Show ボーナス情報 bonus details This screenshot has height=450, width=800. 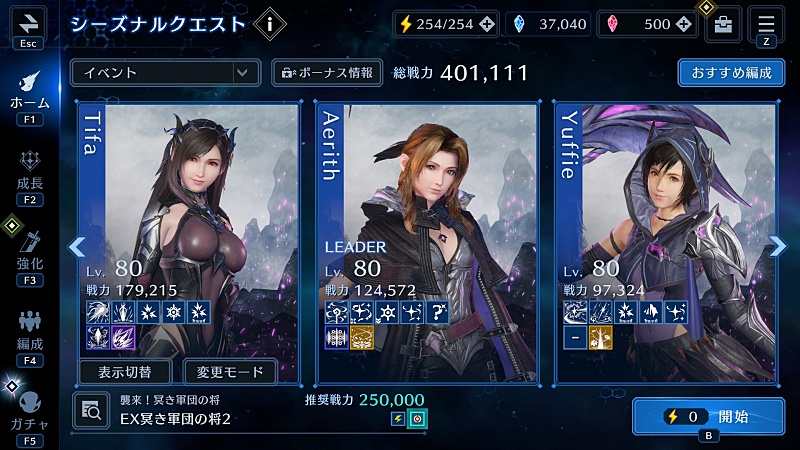327,72
